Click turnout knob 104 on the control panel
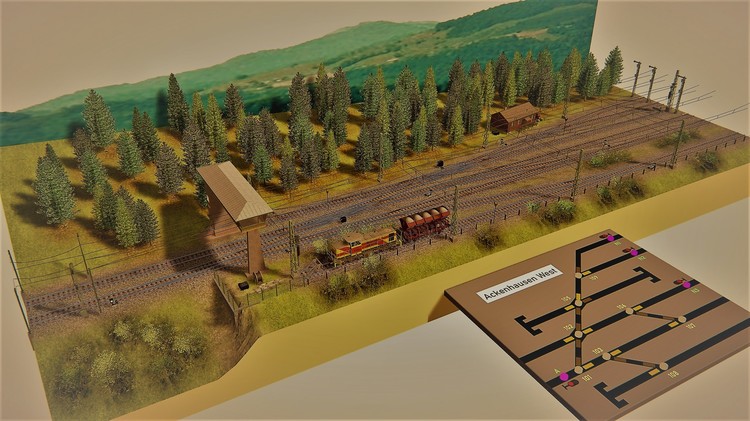Screen dimensions: 750x421 [630, 311]
